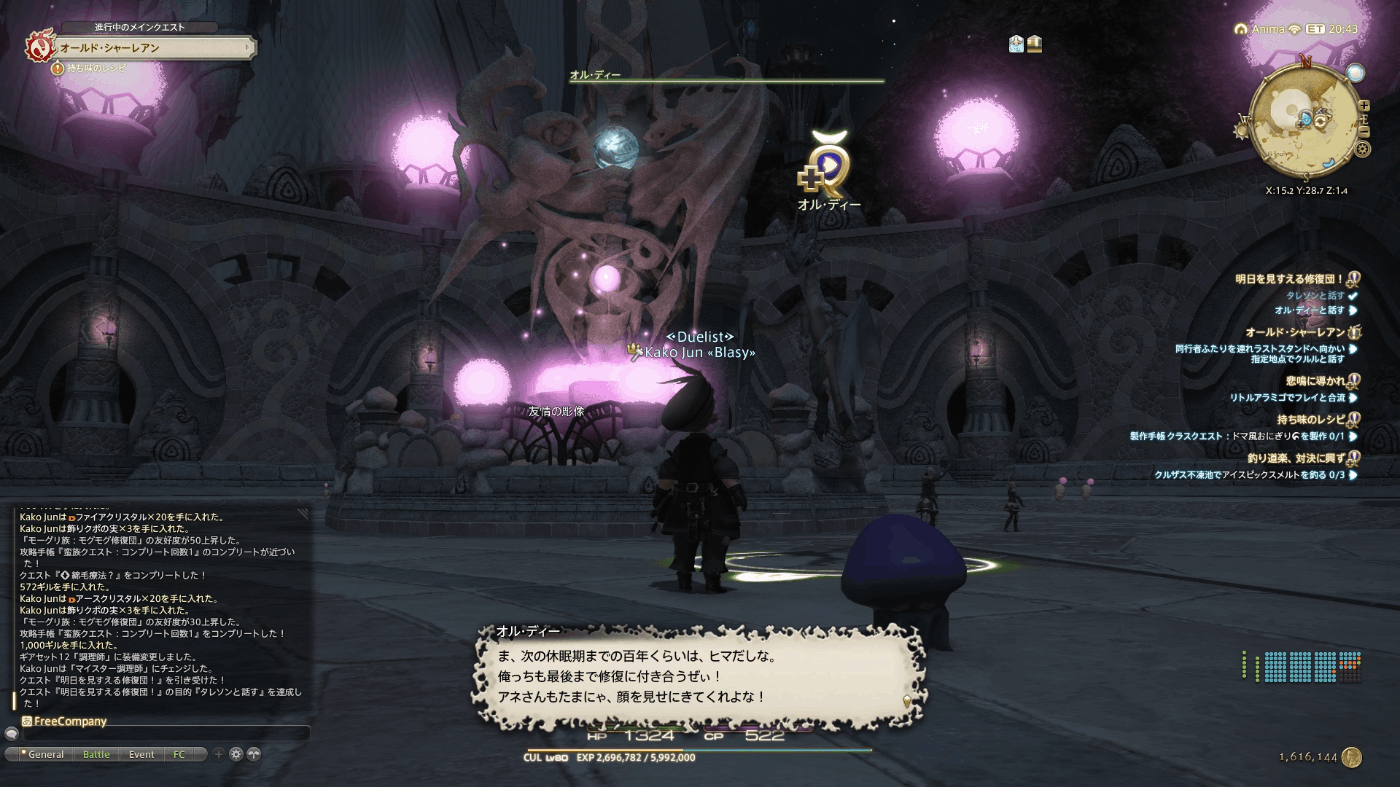Switch to the FC chat tab
Image resolution: width=1400 pixels, height=787 pixels.
click(x=179, y=754)
